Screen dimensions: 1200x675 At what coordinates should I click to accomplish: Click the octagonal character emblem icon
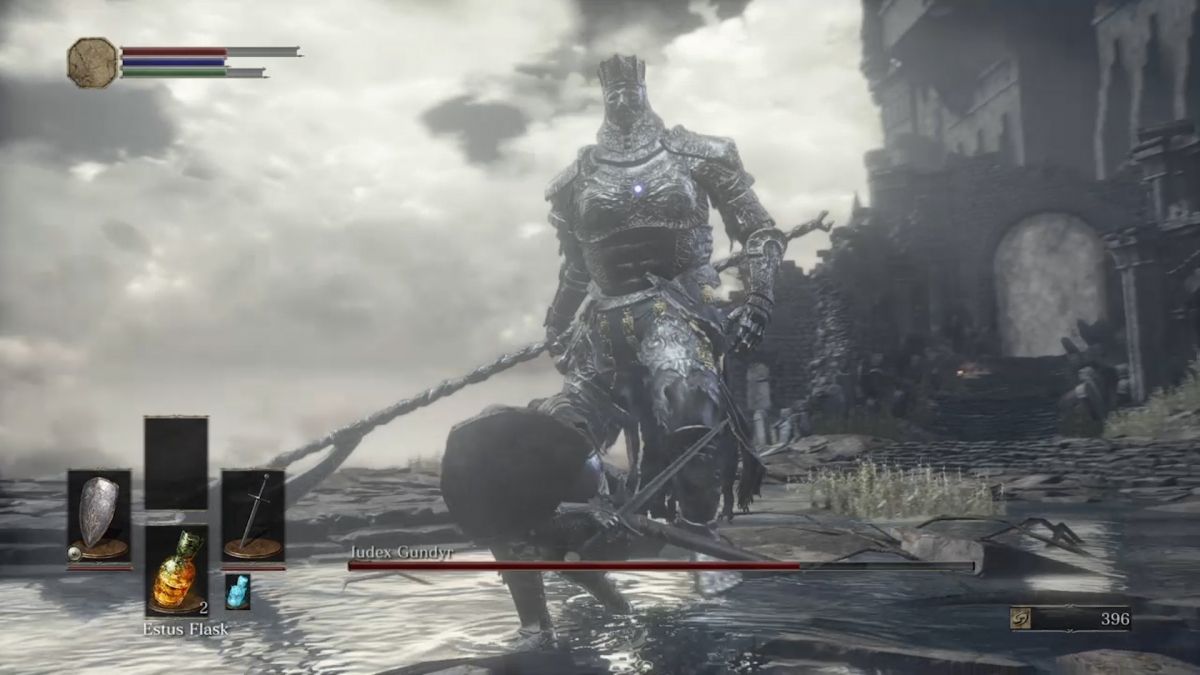pos(92,62)
